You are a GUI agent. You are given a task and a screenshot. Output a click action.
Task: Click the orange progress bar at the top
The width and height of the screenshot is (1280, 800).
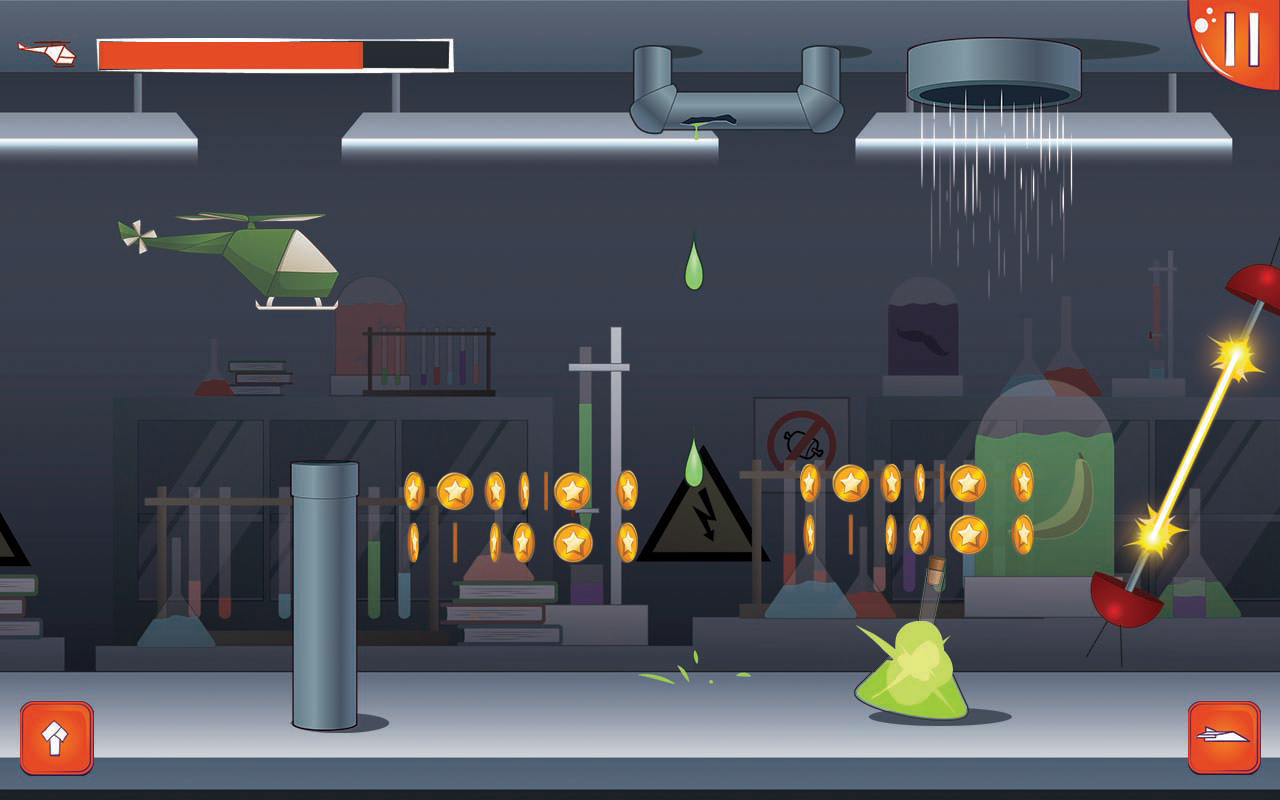(x=230, y=55)
